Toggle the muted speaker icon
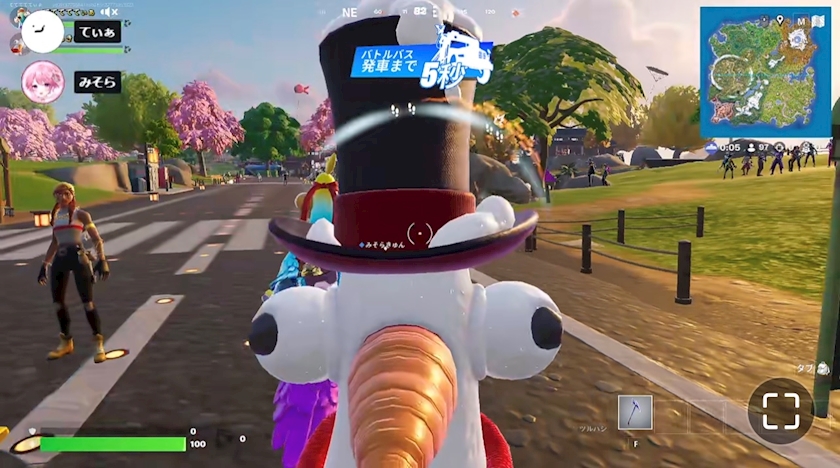840x468 pixels. pyautogui.click(x=110, y=12)
